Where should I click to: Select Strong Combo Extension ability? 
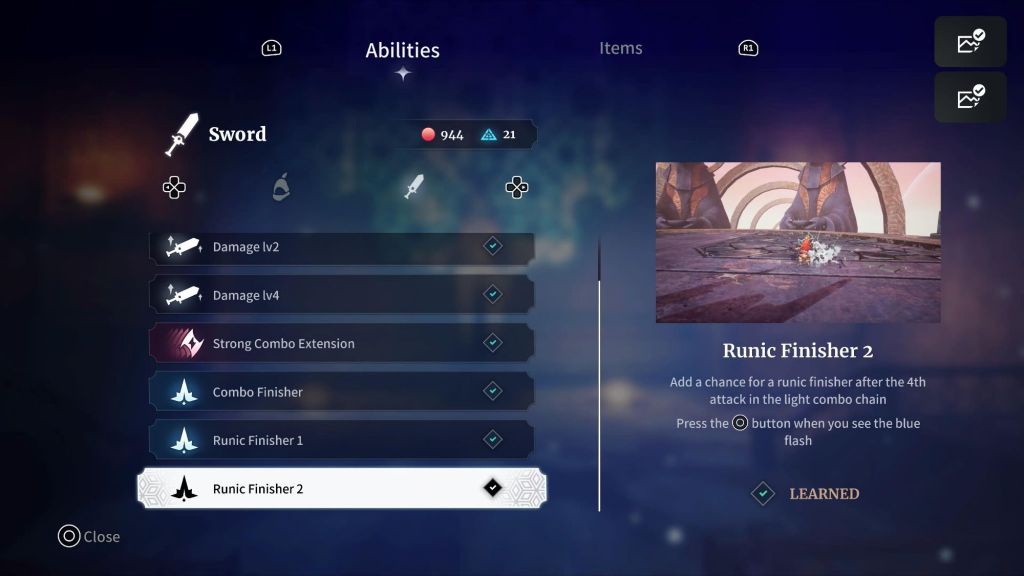(x=341, y=343)
